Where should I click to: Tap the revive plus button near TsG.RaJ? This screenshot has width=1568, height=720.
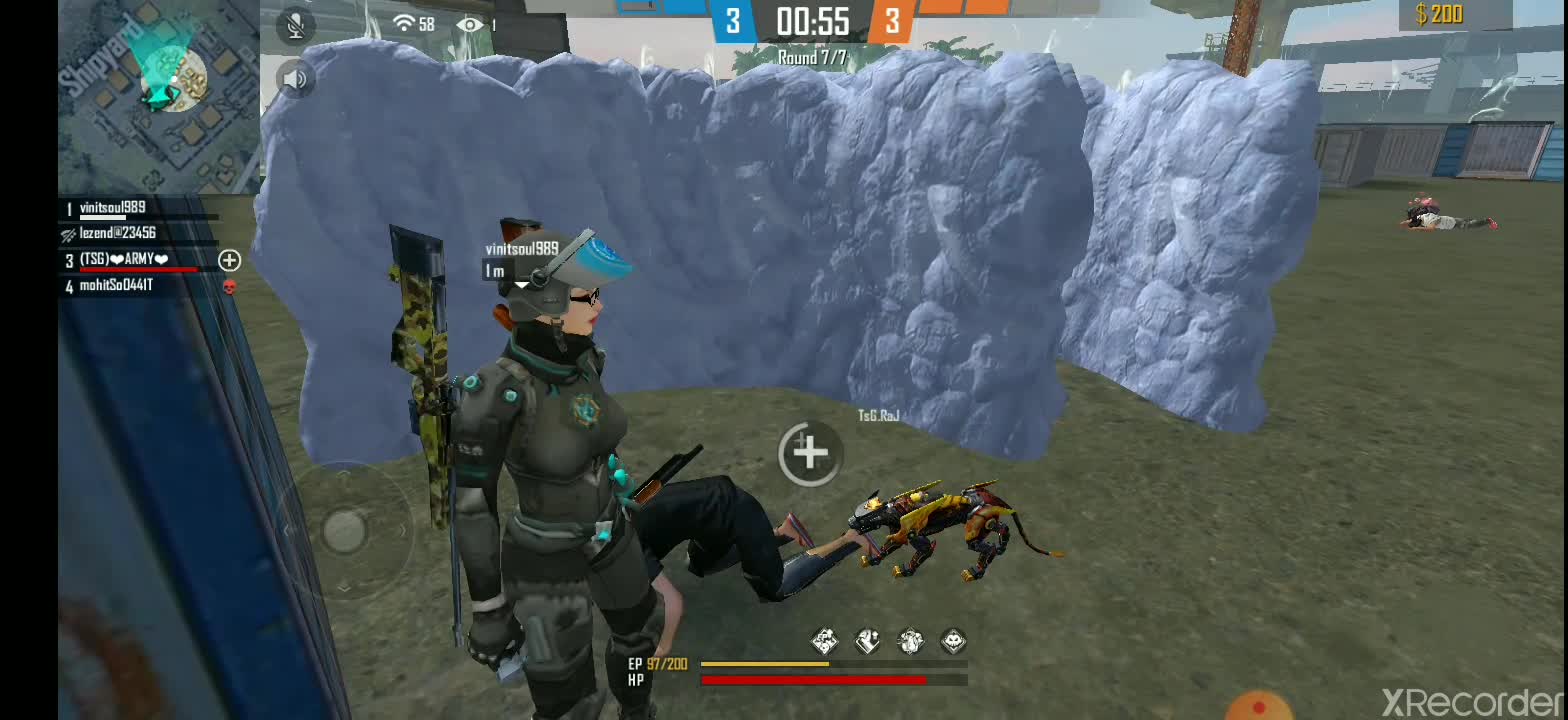809,453
